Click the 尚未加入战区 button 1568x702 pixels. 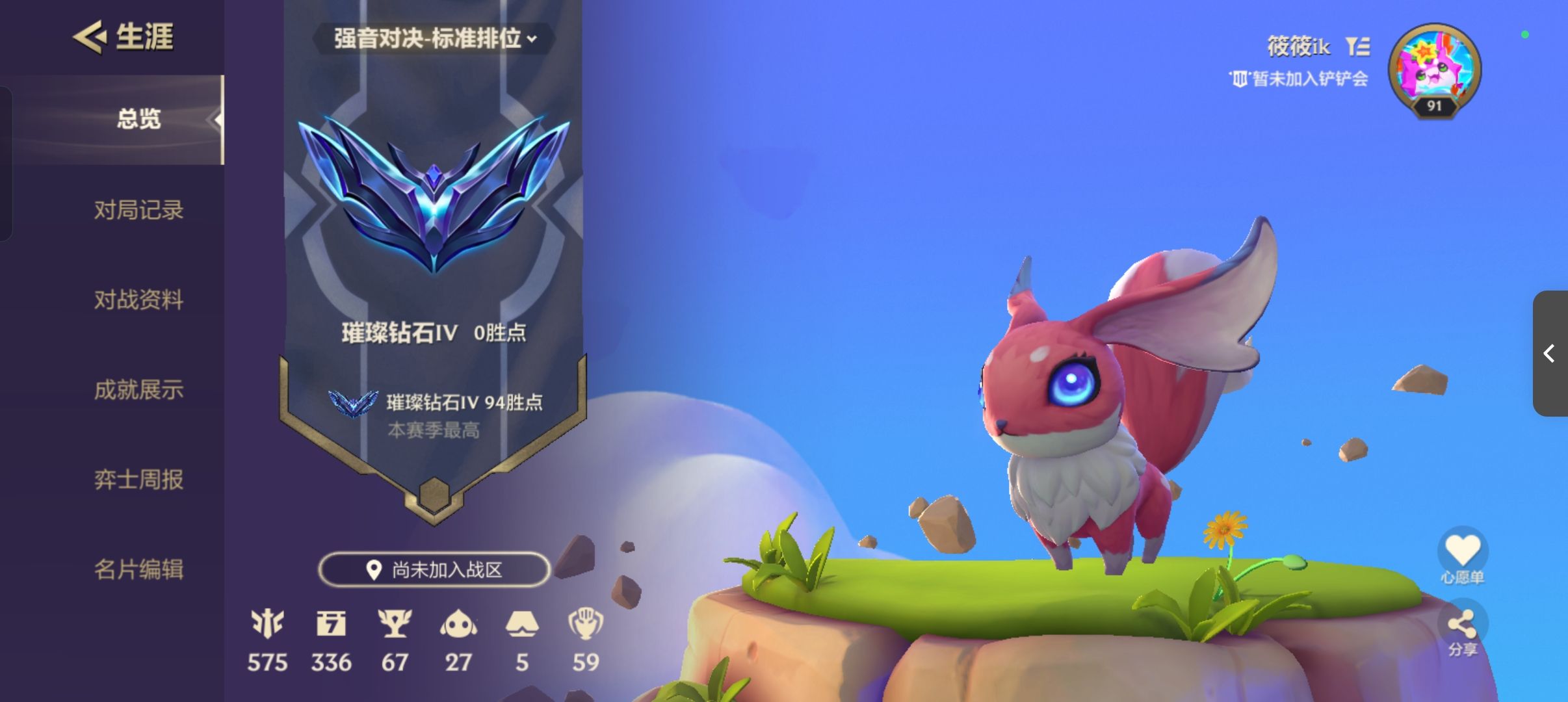pos(434,567)
